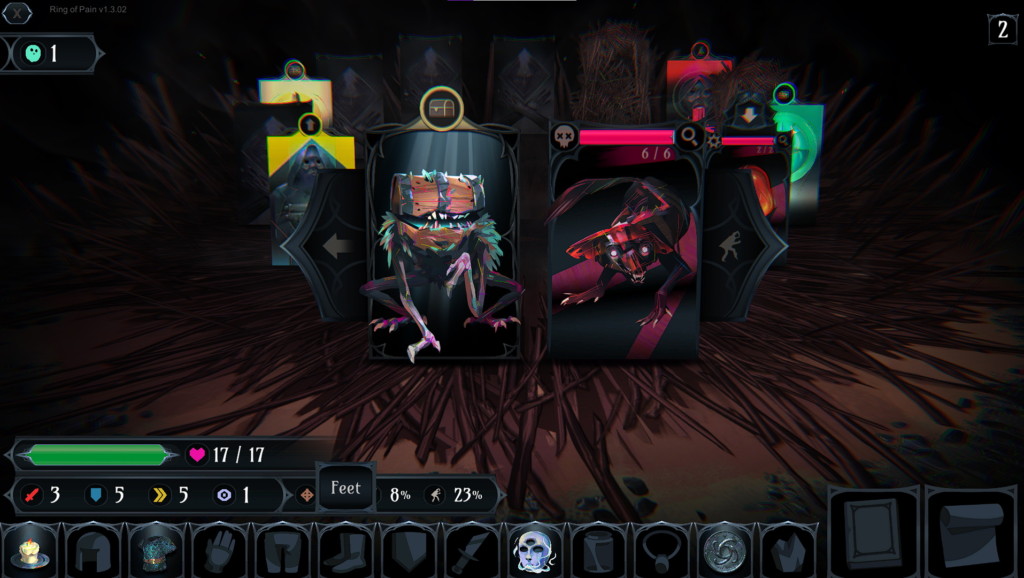Click the empty shield slot

pyautogui.click(x=409, y=551)
